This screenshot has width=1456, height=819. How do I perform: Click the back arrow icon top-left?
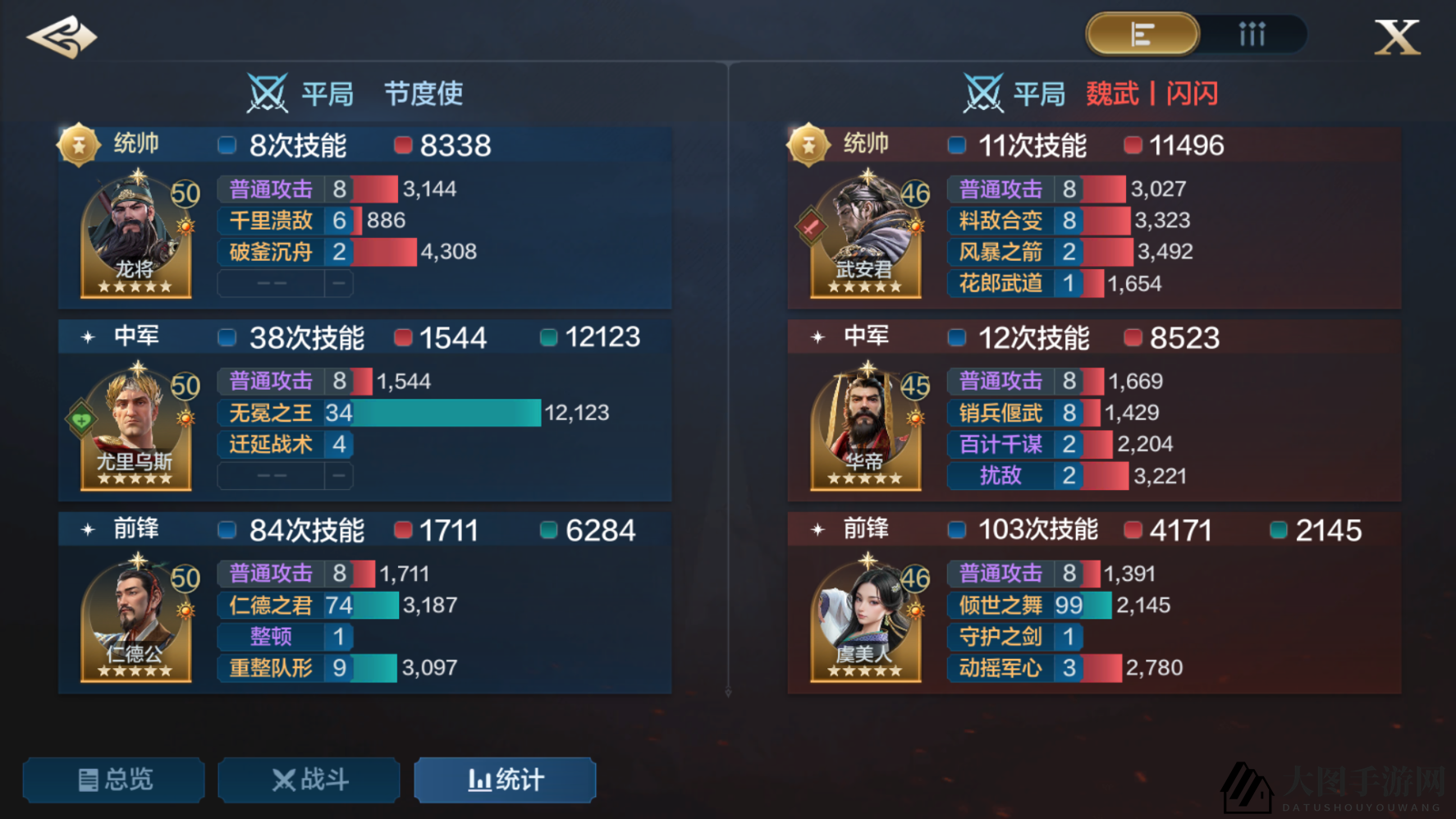(x=62, y=35)
